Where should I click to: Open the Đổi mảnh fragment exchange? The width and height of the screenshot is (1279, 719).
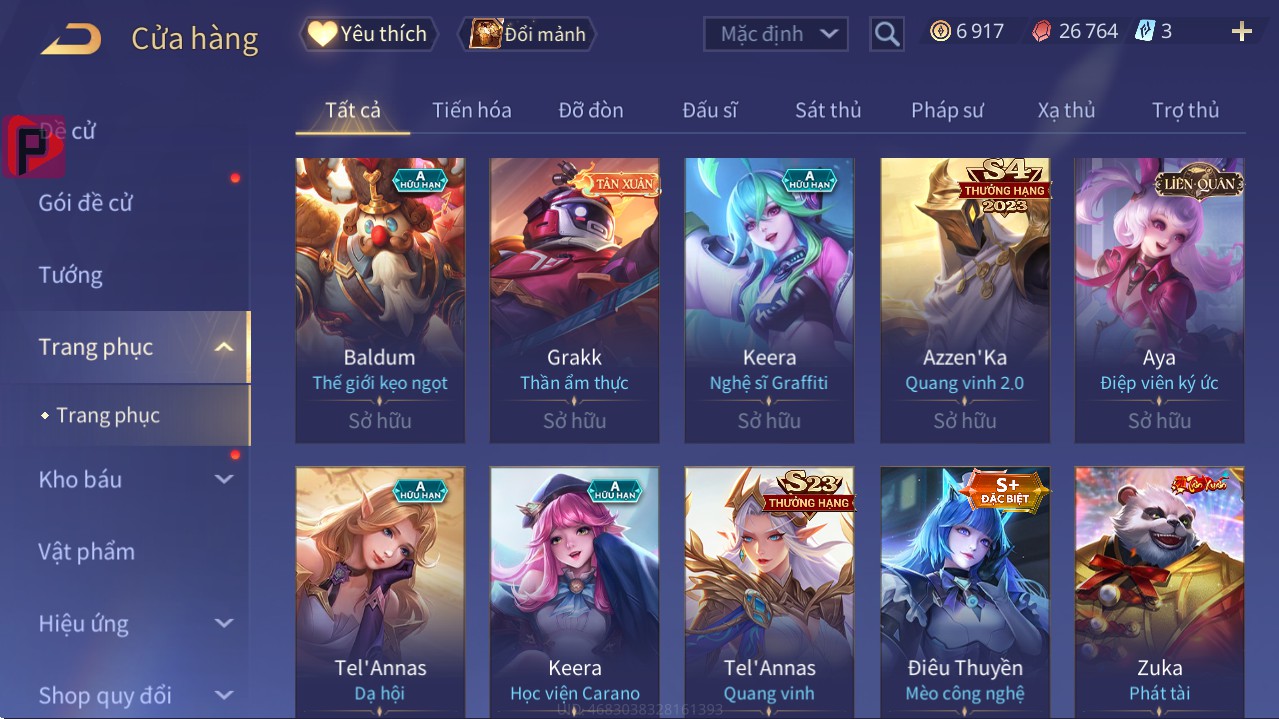(528, 34)
